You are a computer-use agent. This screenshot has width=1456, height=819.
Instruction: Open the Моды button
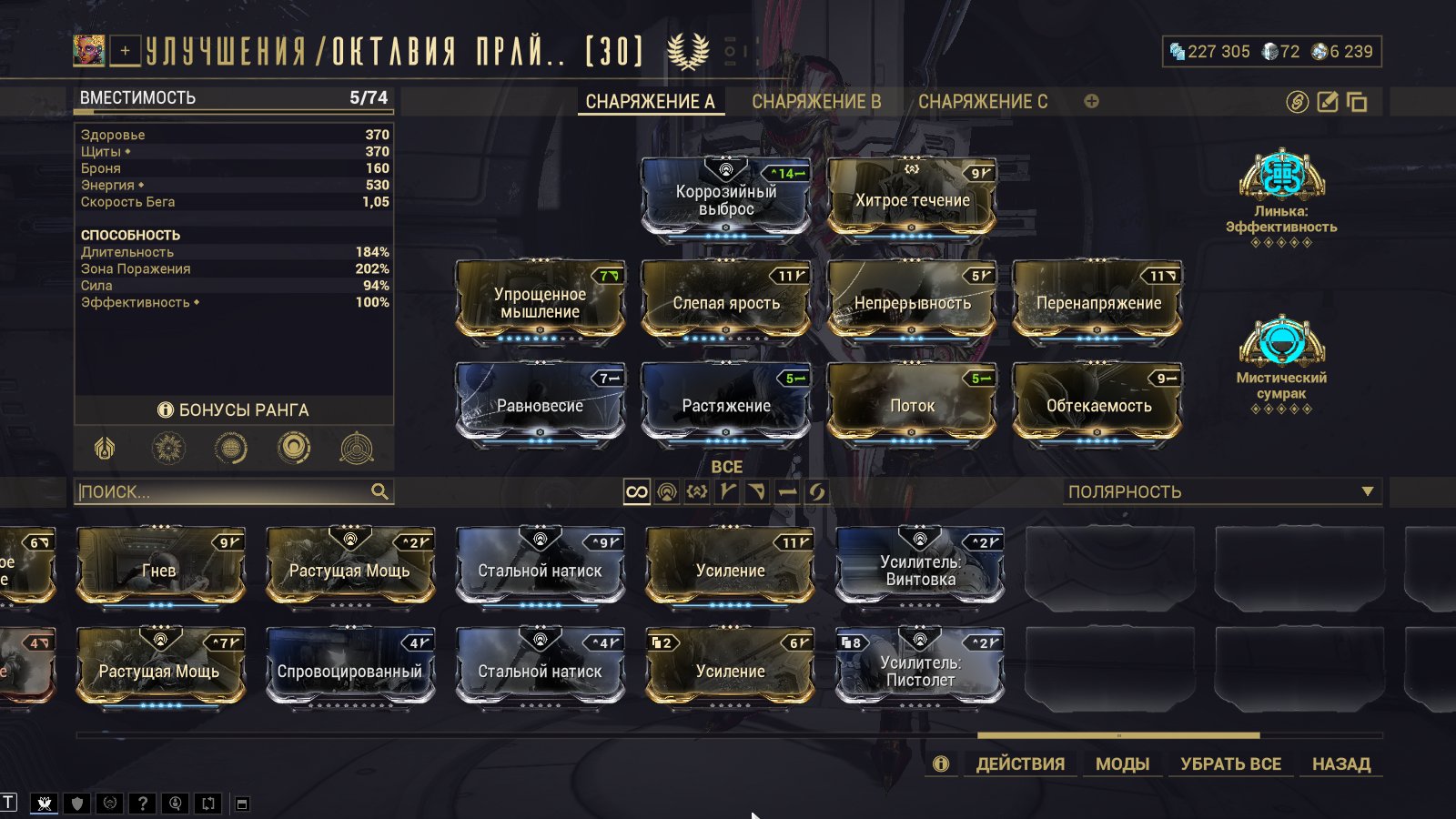(1122, 763)
